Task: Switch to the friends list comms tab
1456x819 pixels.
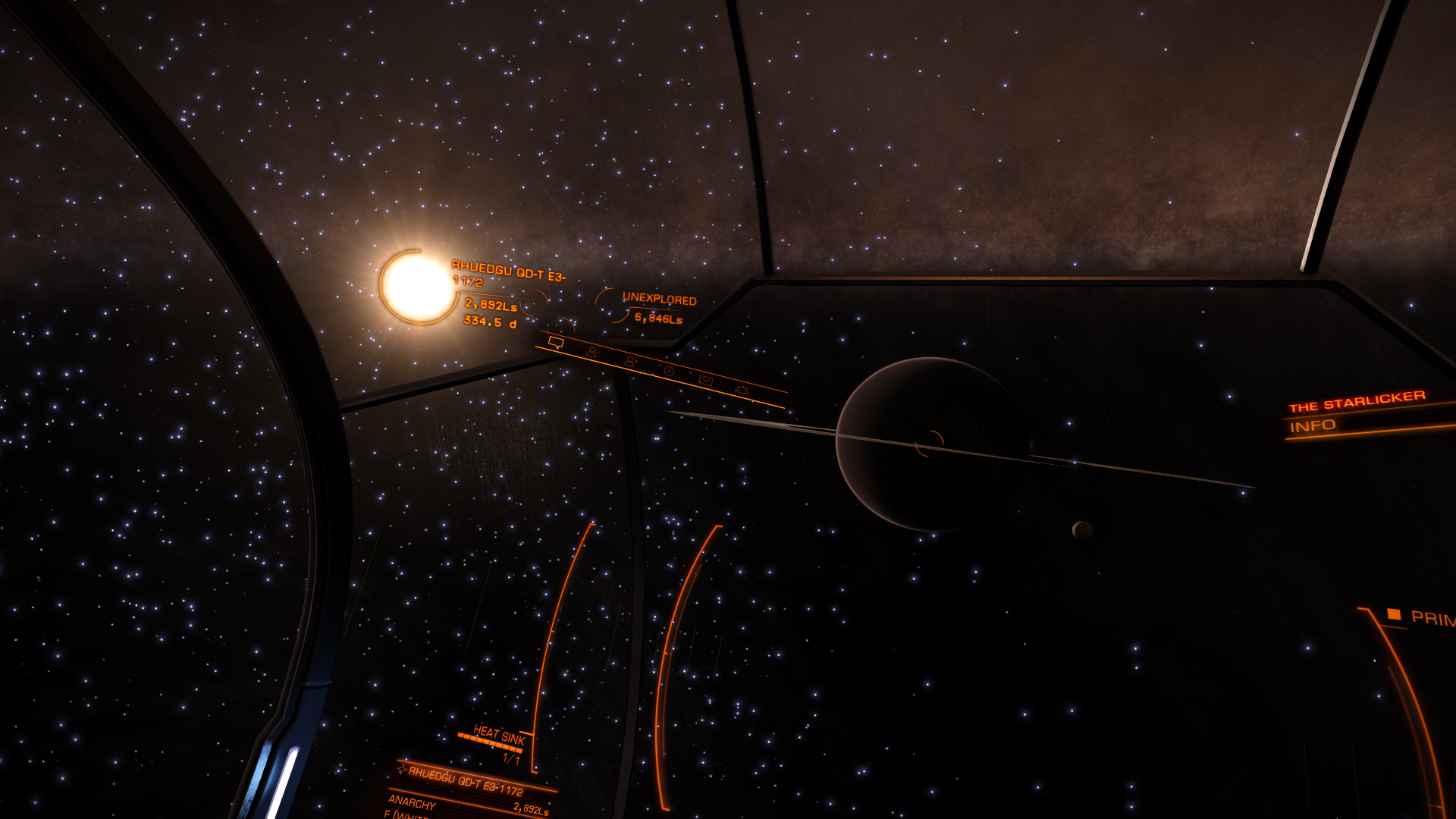Action: coord(593,352)
